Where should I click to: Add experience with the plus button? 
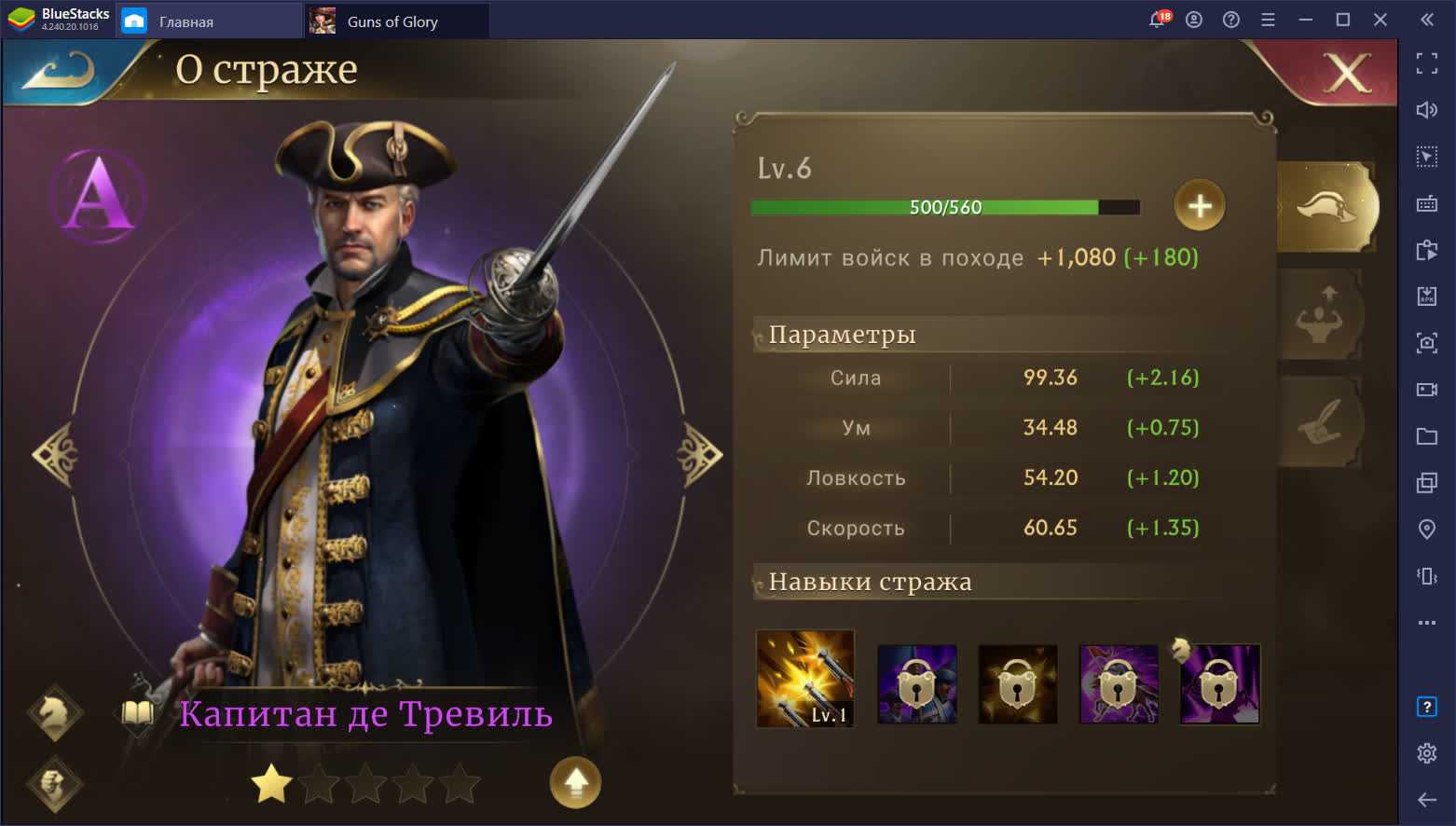point(1199,205)
